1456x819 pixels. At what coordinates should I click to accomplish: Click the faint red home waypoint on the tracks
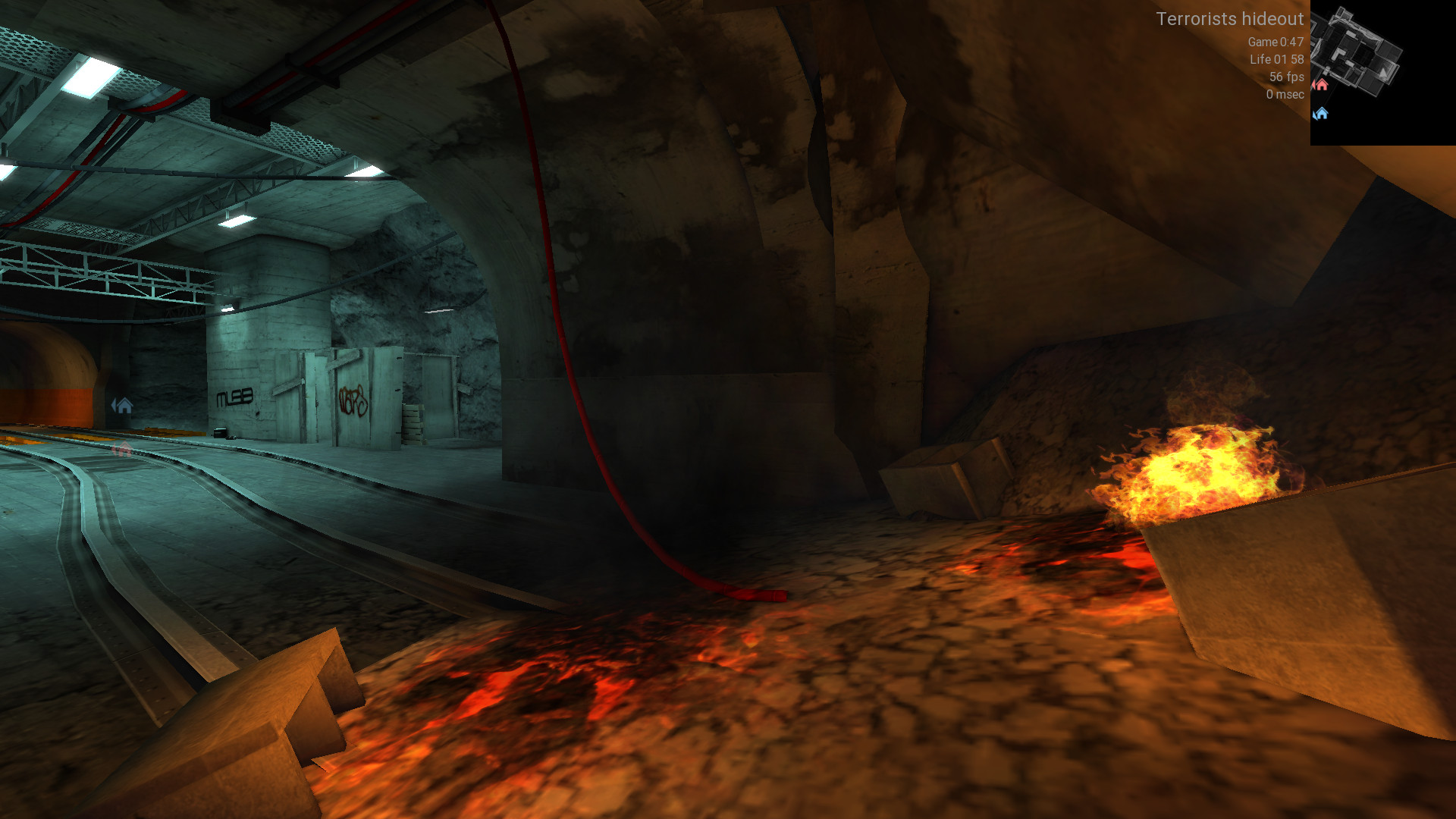point(121,450)
